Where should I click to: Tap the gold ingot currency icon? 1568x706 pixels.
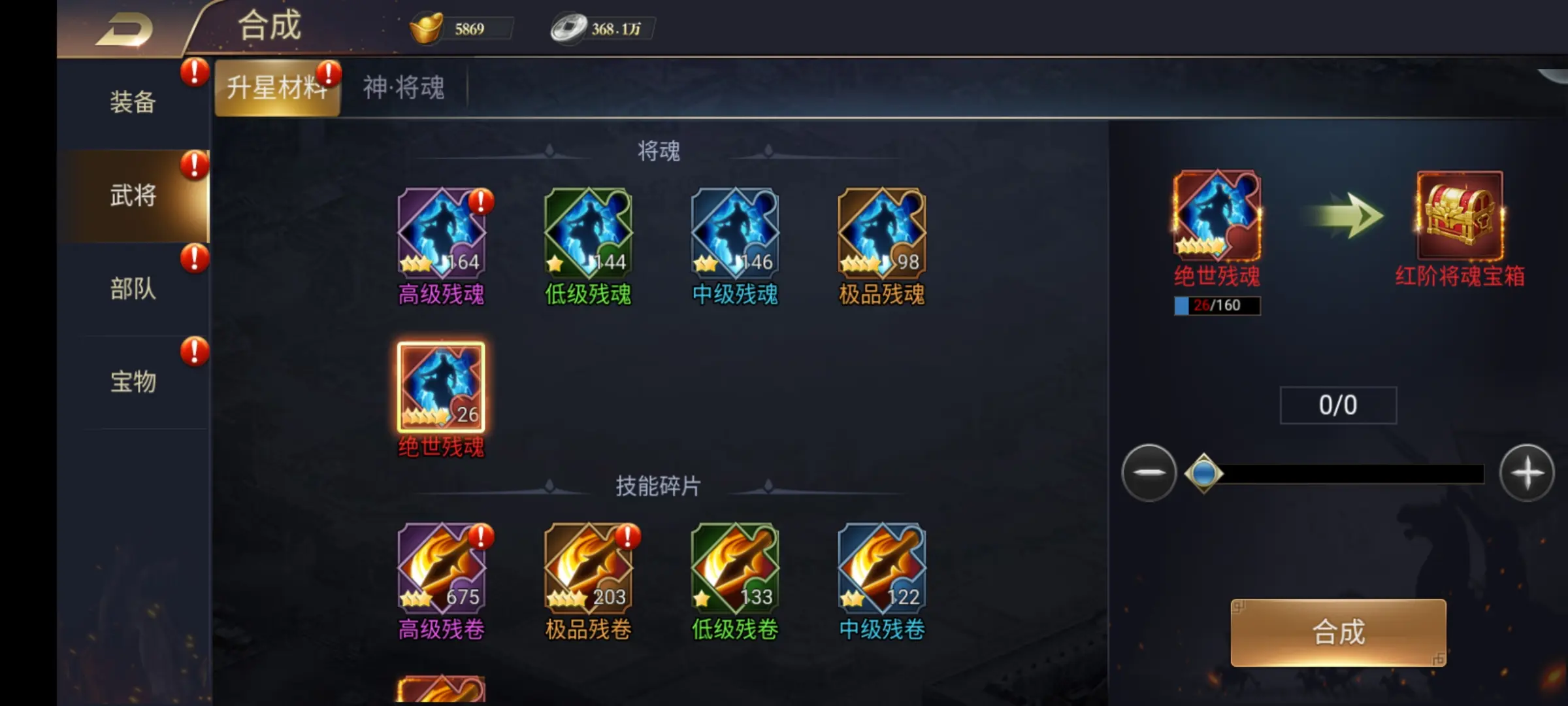click(428, 27)
